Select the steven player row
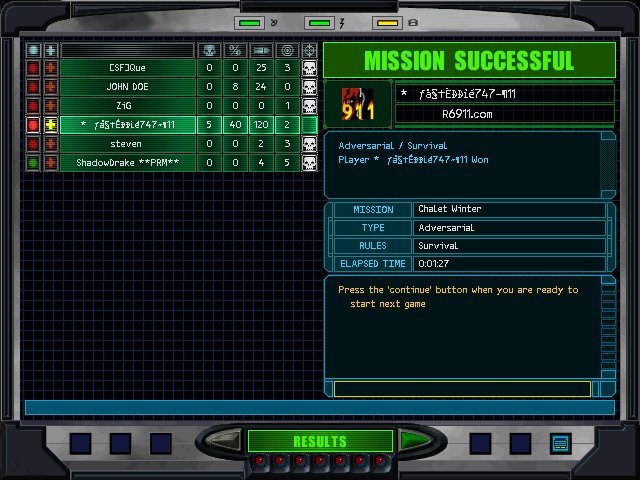 [x=128, y=144]
